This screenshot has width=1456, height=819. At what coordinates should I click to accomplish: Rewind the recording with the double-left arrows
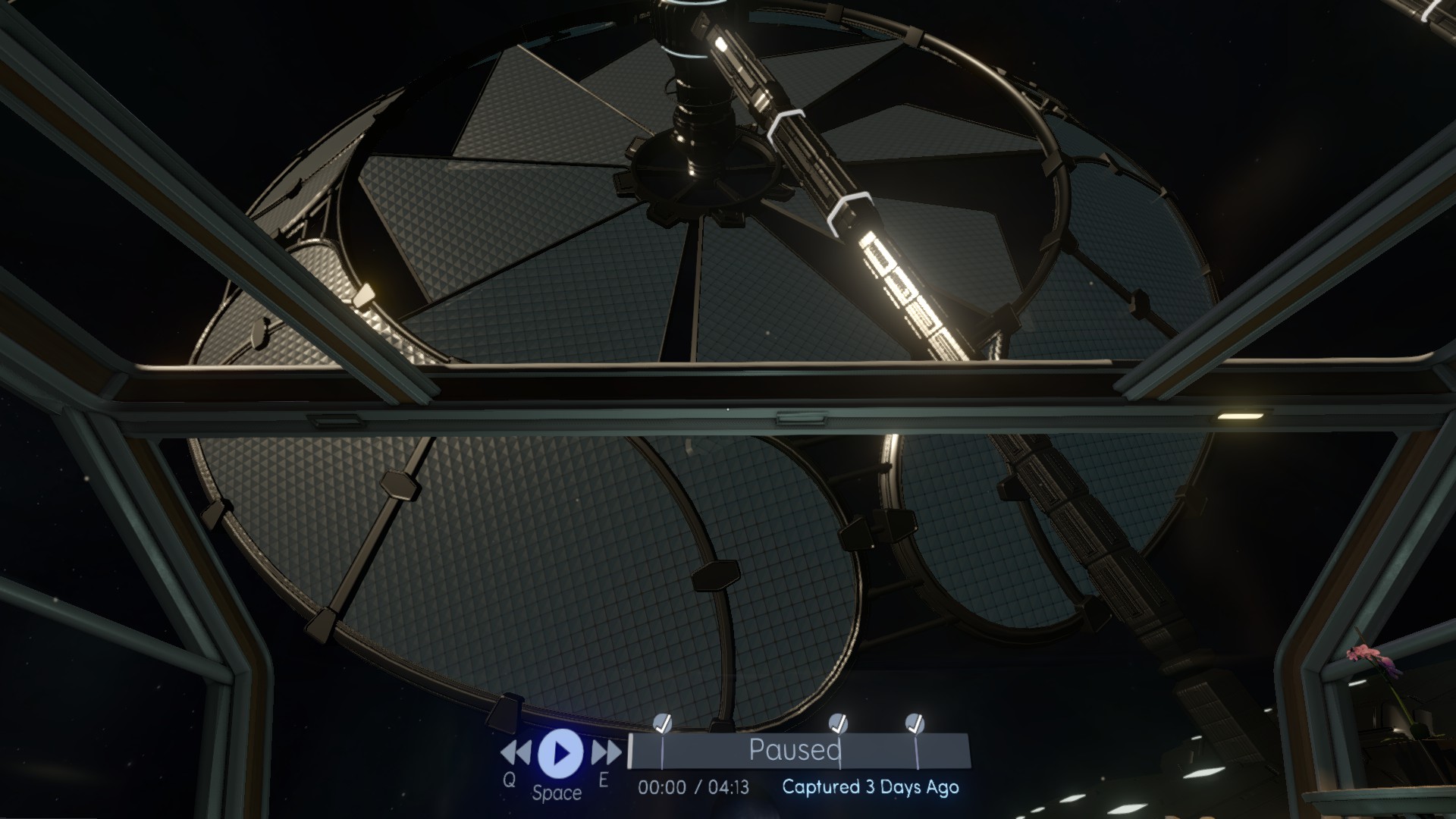pos(516,752)
